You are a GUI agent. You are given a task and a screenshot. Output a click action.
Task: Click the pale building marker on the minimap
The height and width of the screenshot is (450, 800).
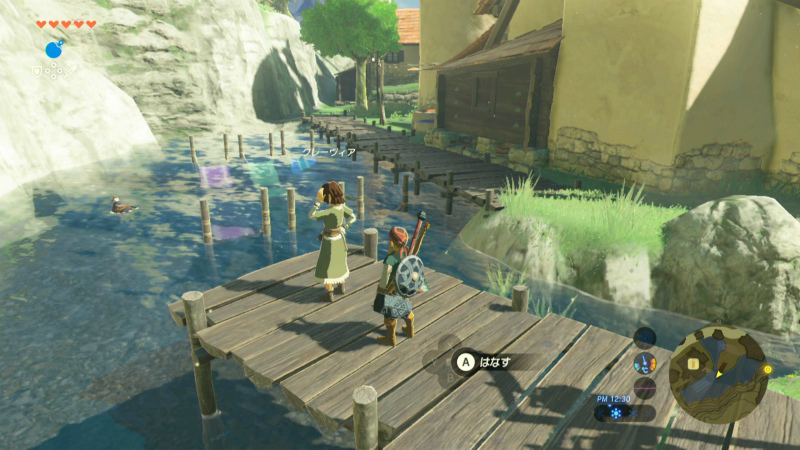pos(693,363)
